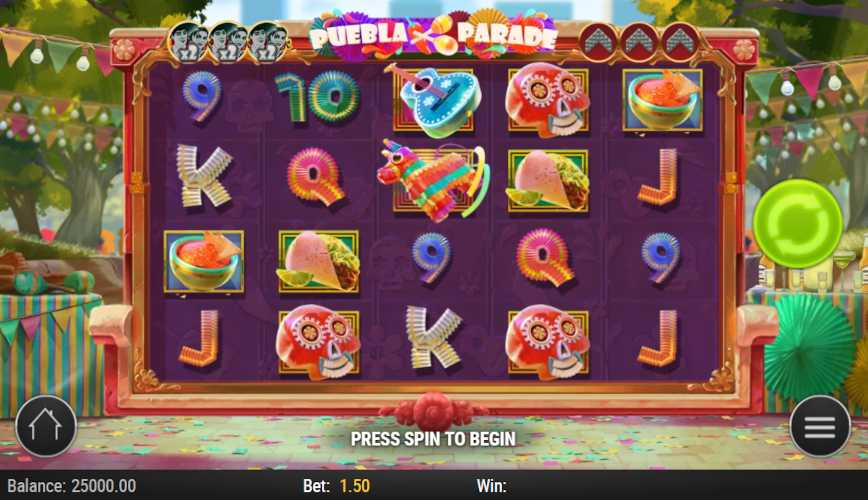
Task: Go to the home lobby
Action: [45, 427]
